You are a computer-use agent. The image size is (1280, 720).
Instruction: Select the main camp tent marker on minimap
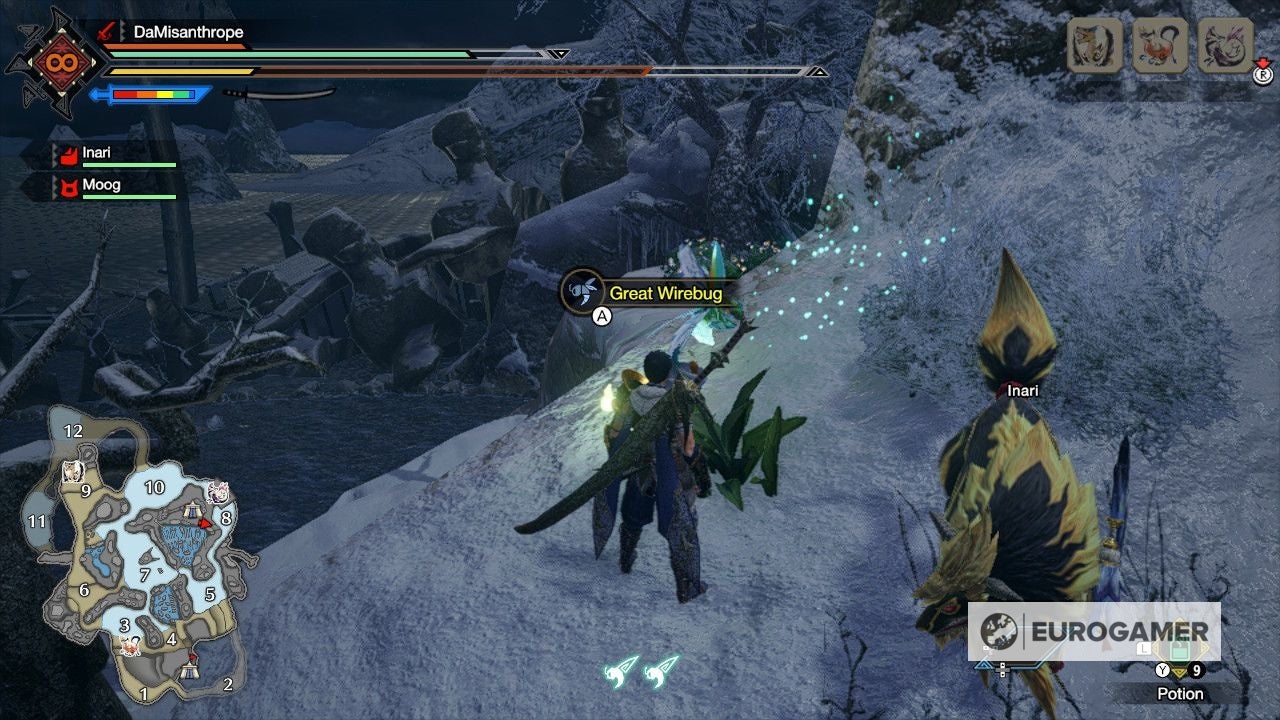tap(189, 671)
